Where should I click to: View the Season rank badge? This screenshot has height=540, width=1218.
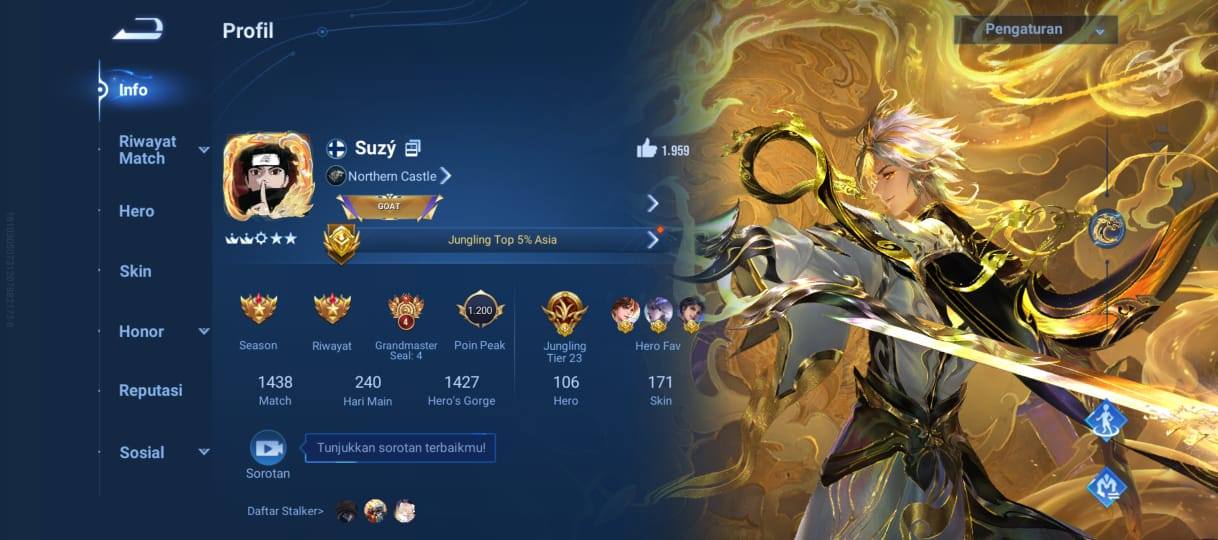click(x=258, y=310)
